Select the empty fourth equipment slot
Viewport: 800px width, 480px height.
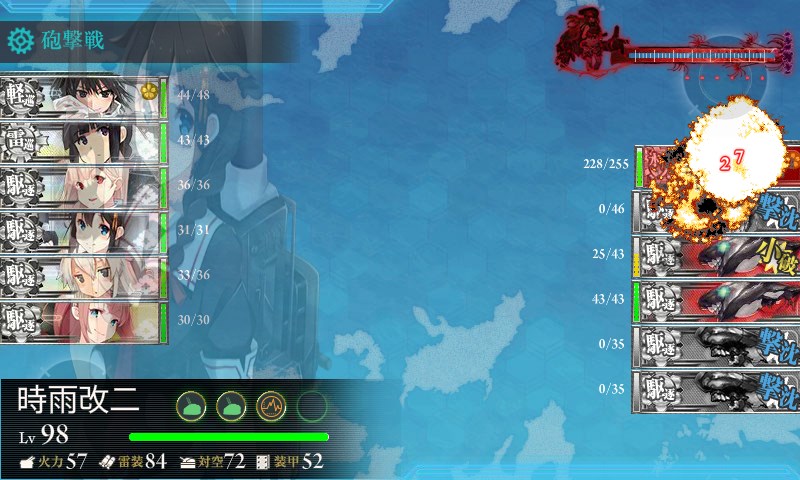tap(312, 405)
